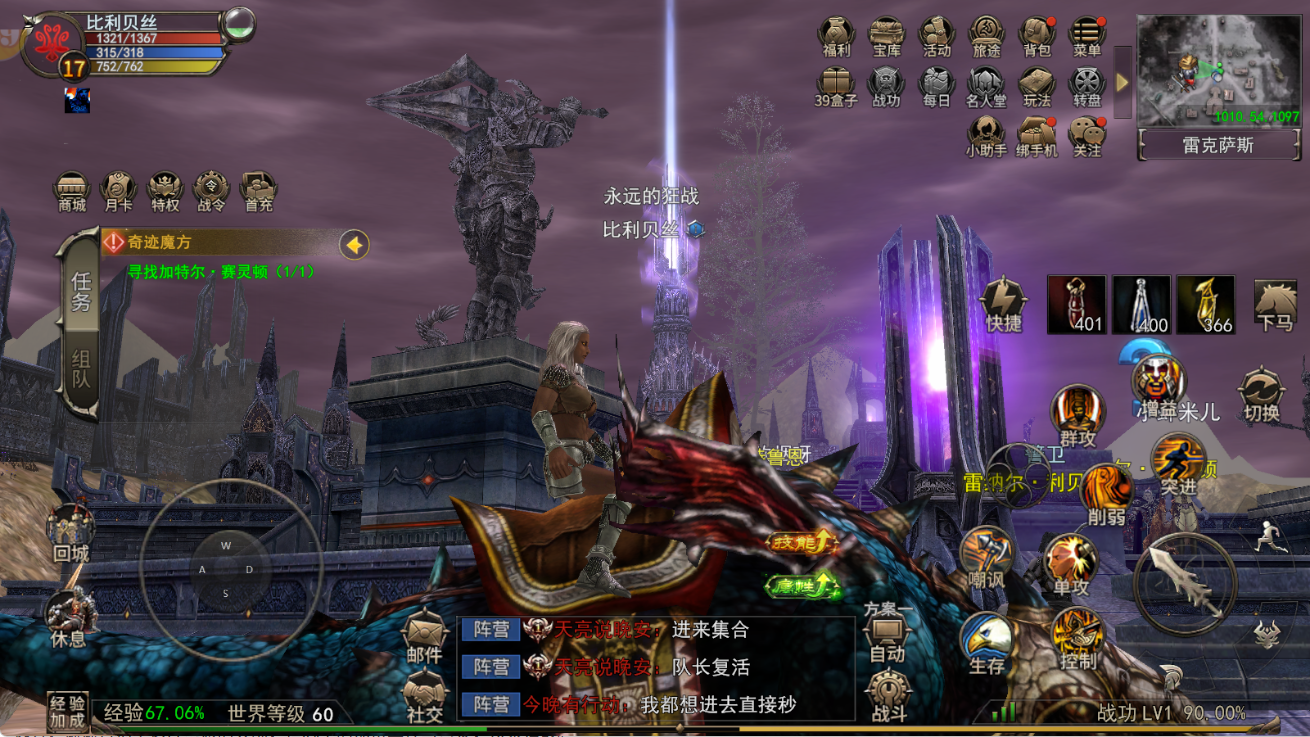The image size is (1310, 737).
Task: Open the 邮件 mail
Action: point(425,636)
